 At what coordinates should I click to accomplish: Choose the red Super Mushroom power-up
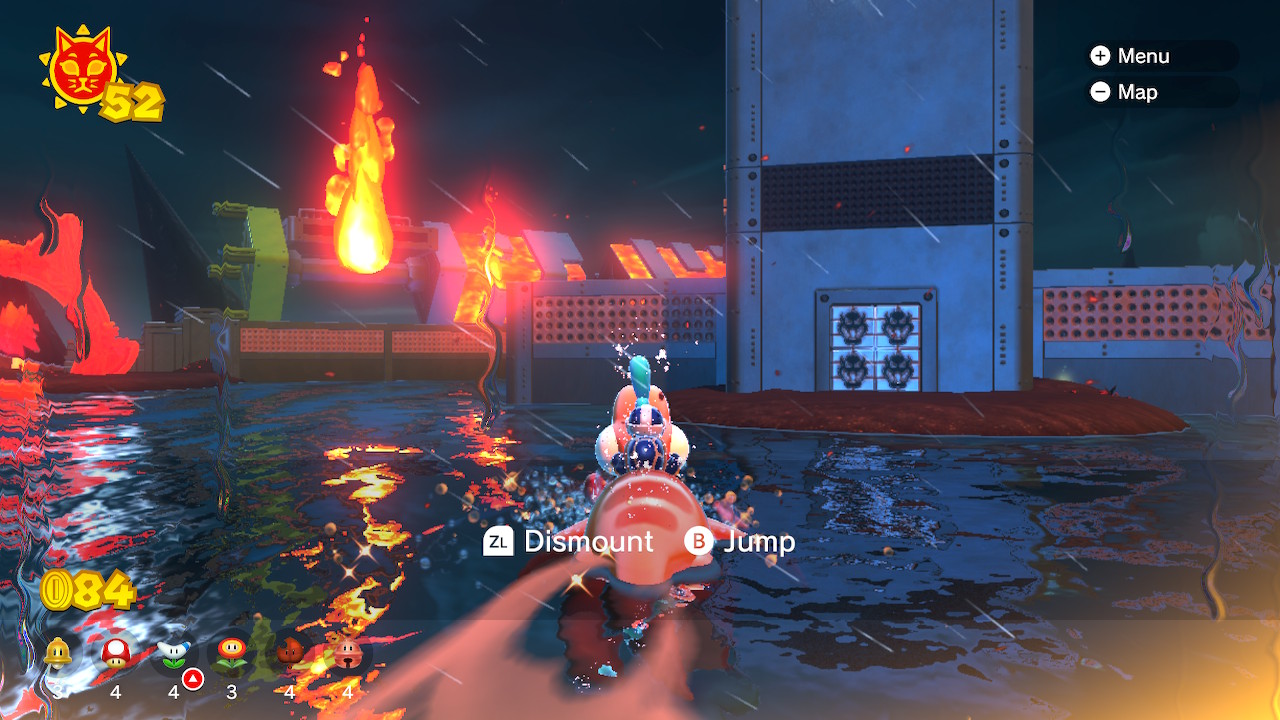pyautogui.click(x=116, y=653)
